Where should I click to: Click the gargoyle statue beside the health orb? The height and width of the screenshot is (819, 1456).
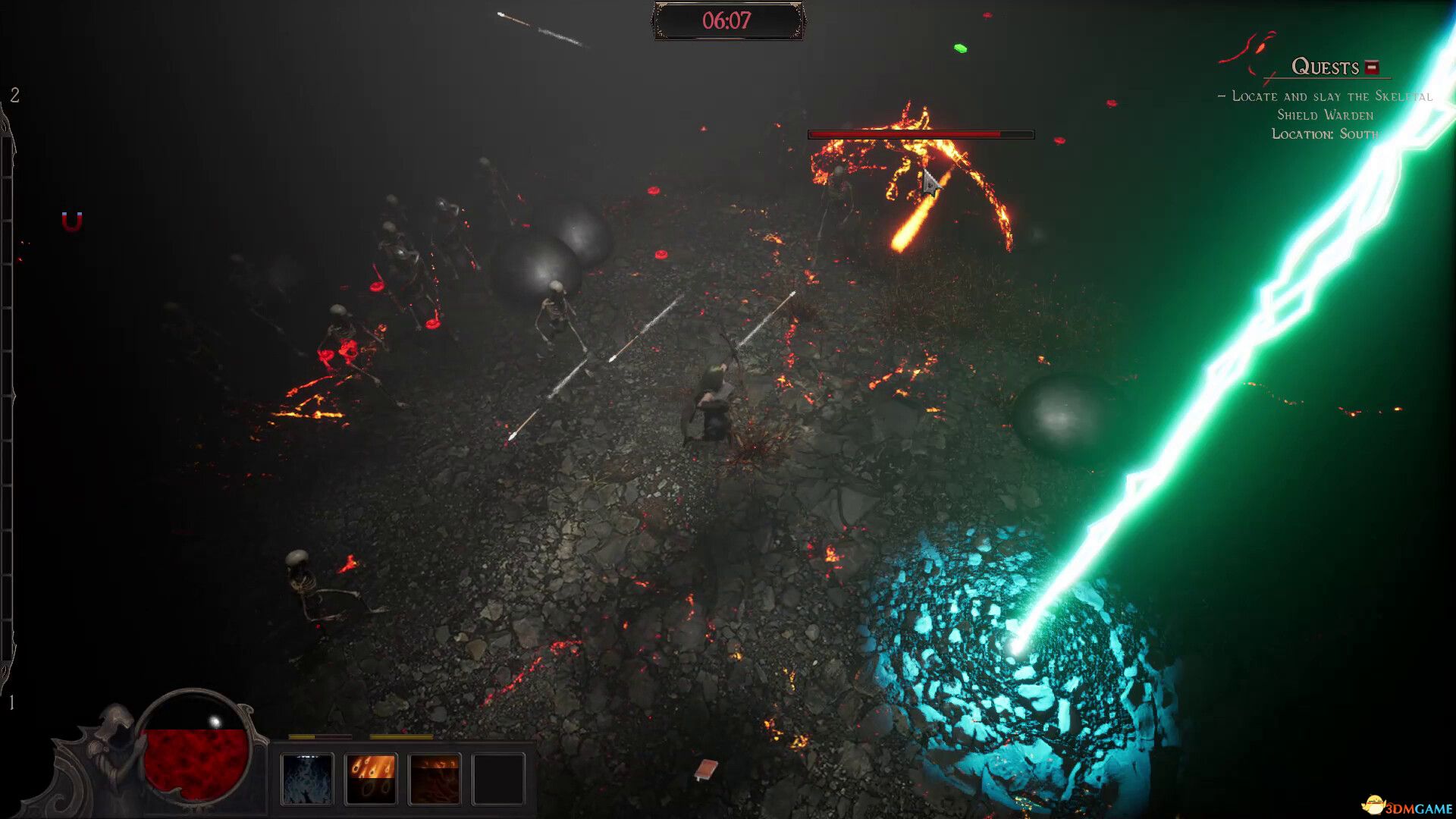coord(111,747)
